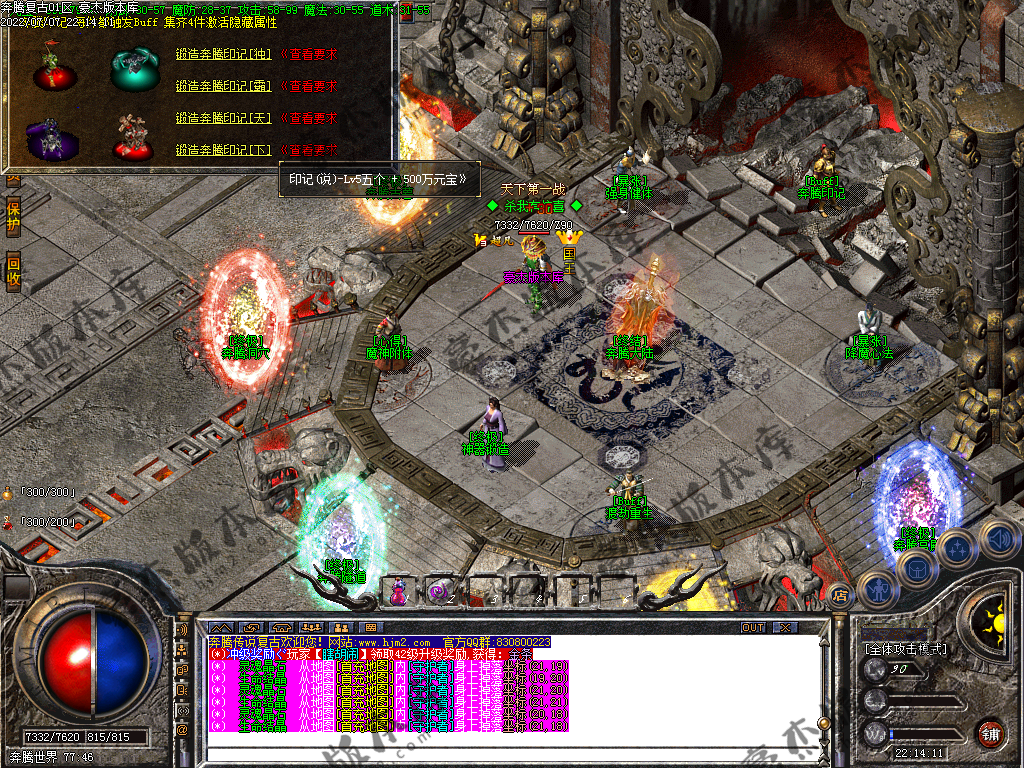View requirements (查看要求) for the [独] imprint

[309, 55]
